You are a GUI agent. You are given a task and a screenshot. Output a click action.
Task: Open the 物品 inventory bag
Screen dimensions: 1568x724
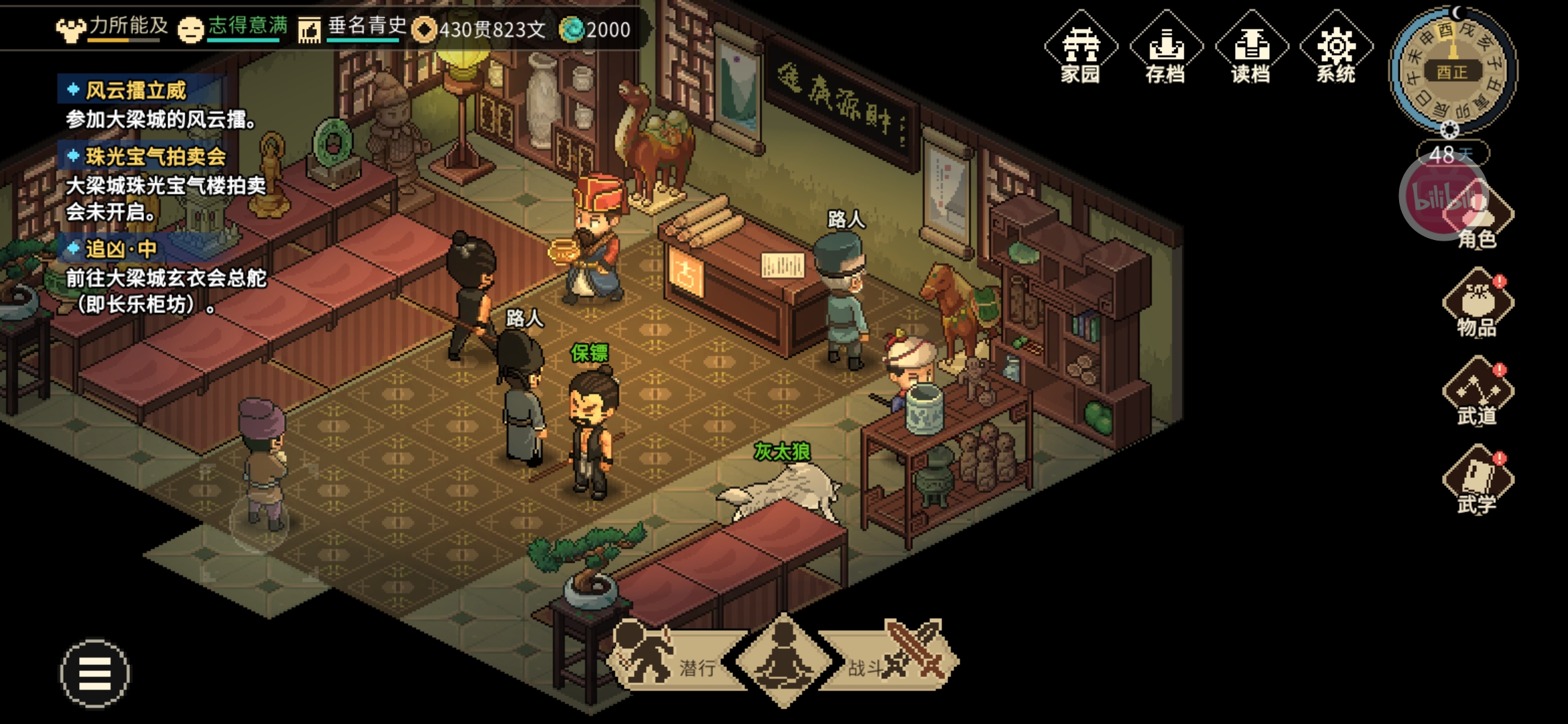[1477, 304]
